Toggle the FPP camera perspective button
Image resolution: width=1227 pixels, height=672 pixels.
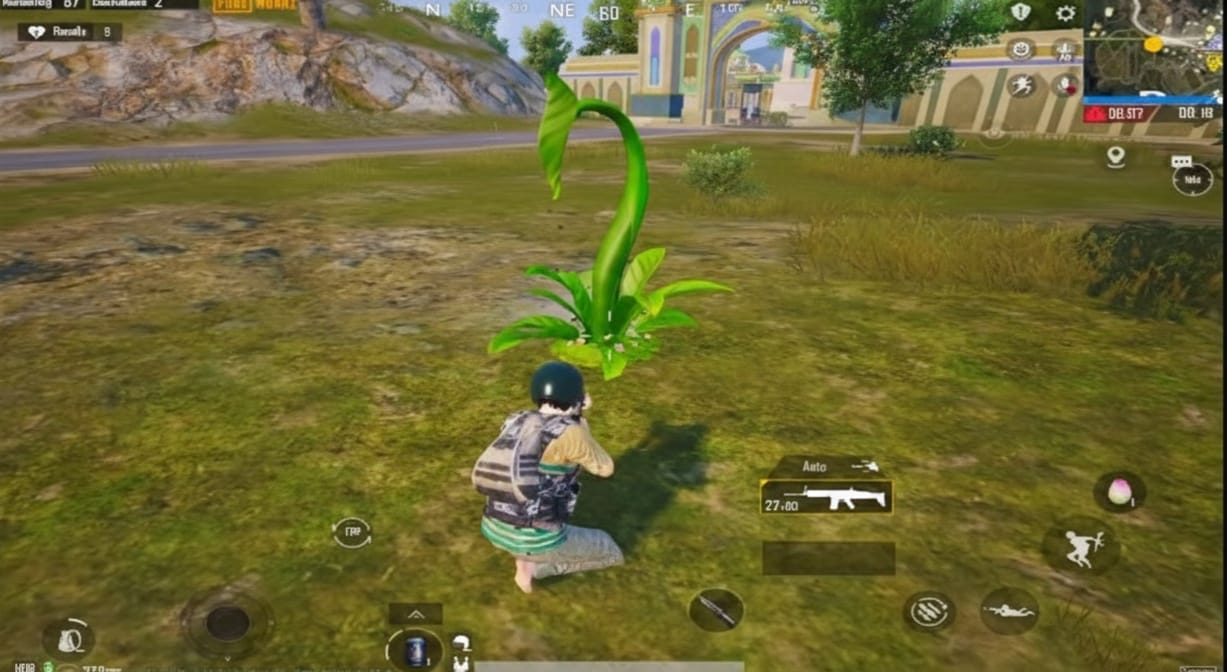352,532
